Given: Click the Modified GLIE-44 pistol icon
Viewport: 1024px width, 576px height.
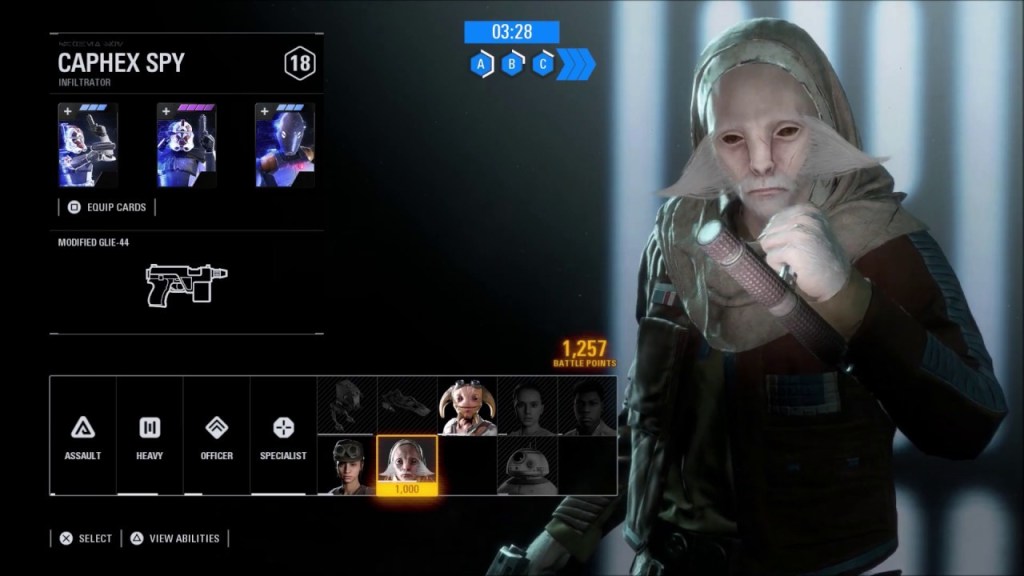Looking at the screenshot, I should click(x=186, y=284).
